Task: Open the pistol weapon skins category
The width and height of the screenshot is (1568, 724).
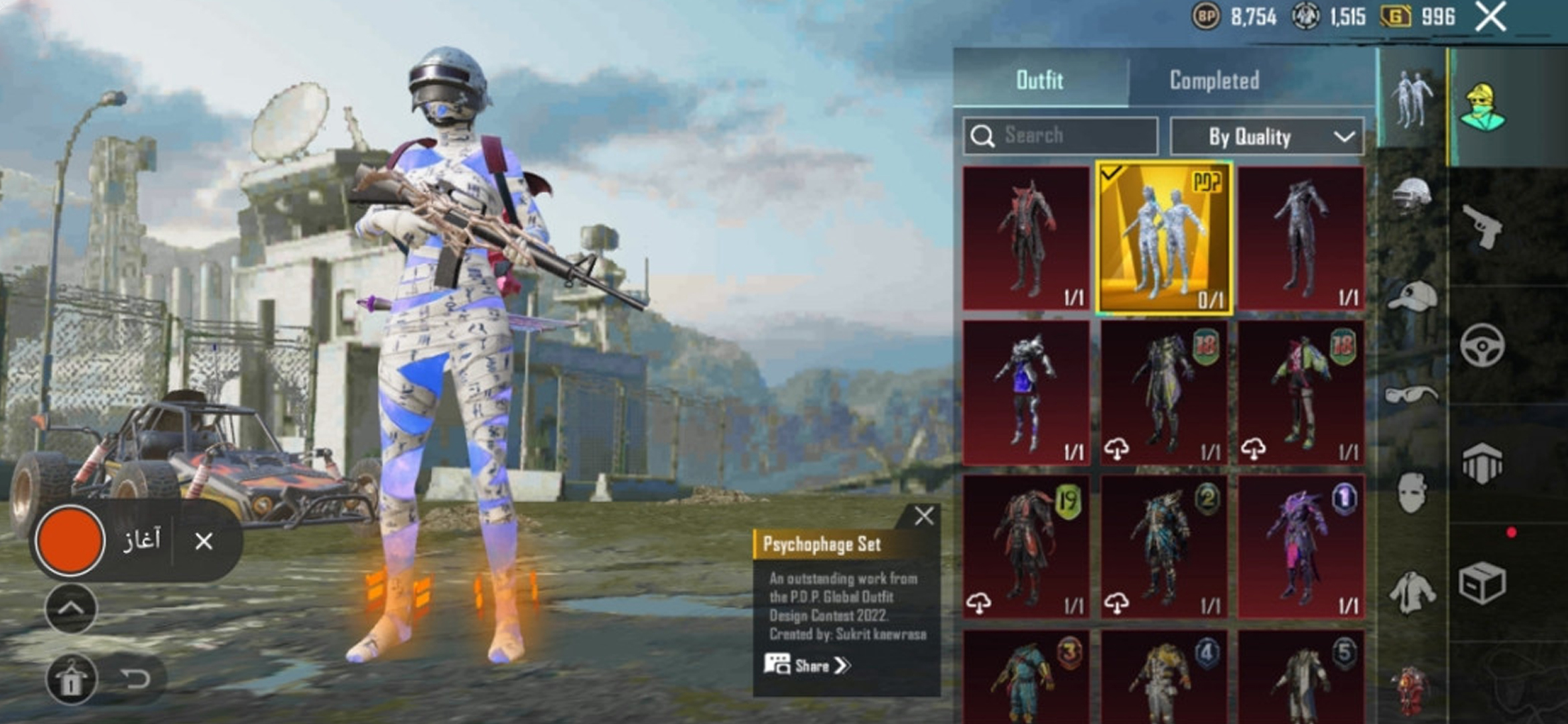Action: pyautogui.click(x=1482, y=227)
